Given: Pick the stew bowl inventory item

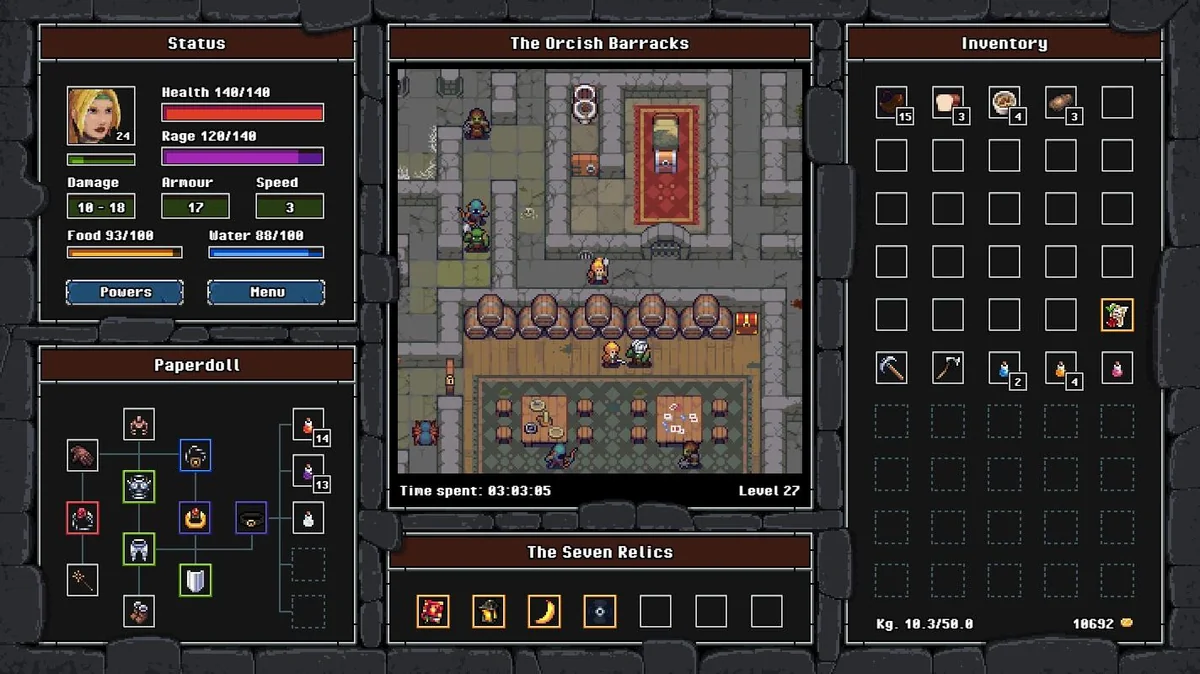Looking at the screenshot, I should (x=1004, y=102).
